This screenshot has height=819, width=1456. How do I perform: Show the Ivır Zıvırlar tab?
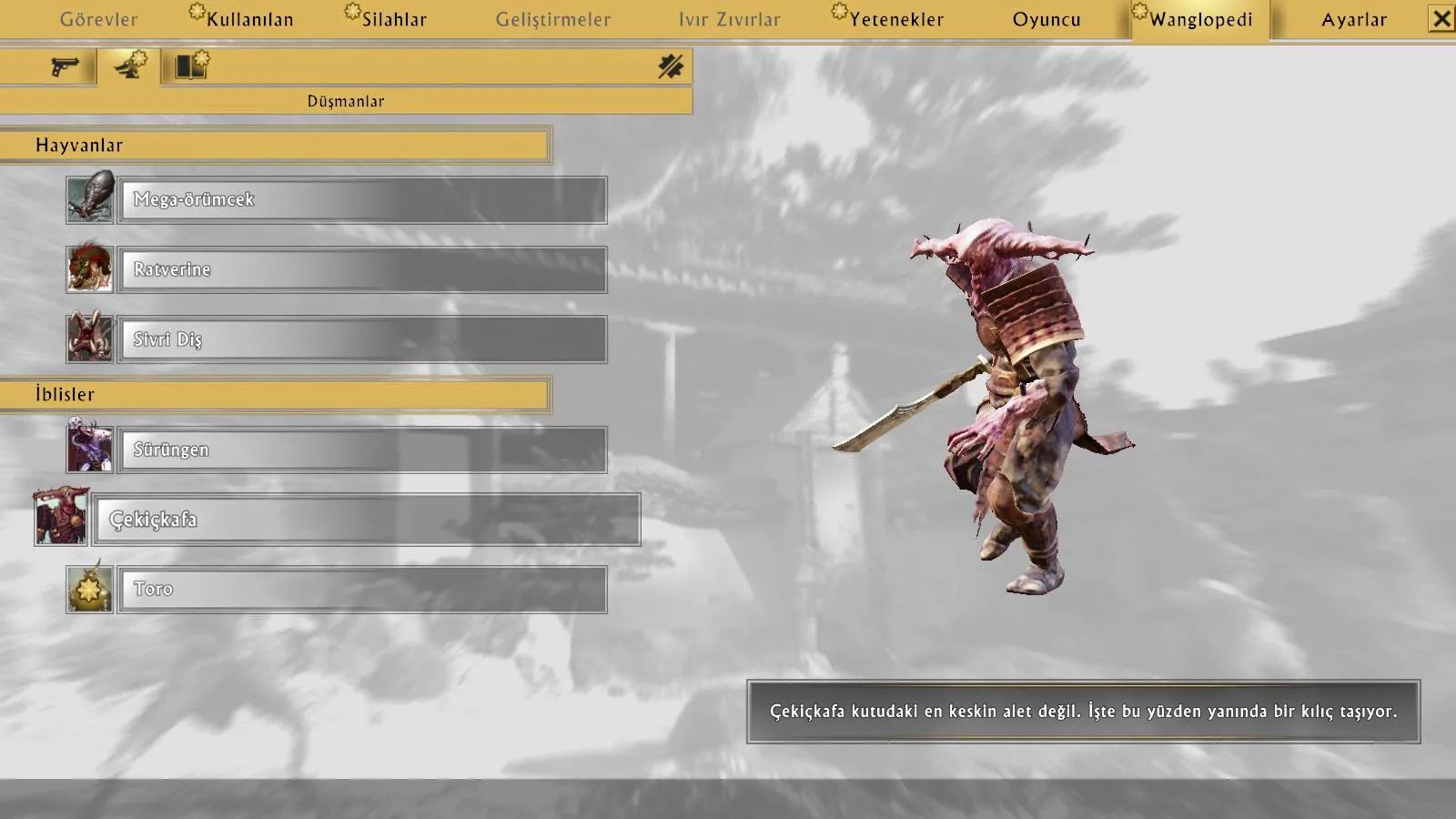point(729,19)
